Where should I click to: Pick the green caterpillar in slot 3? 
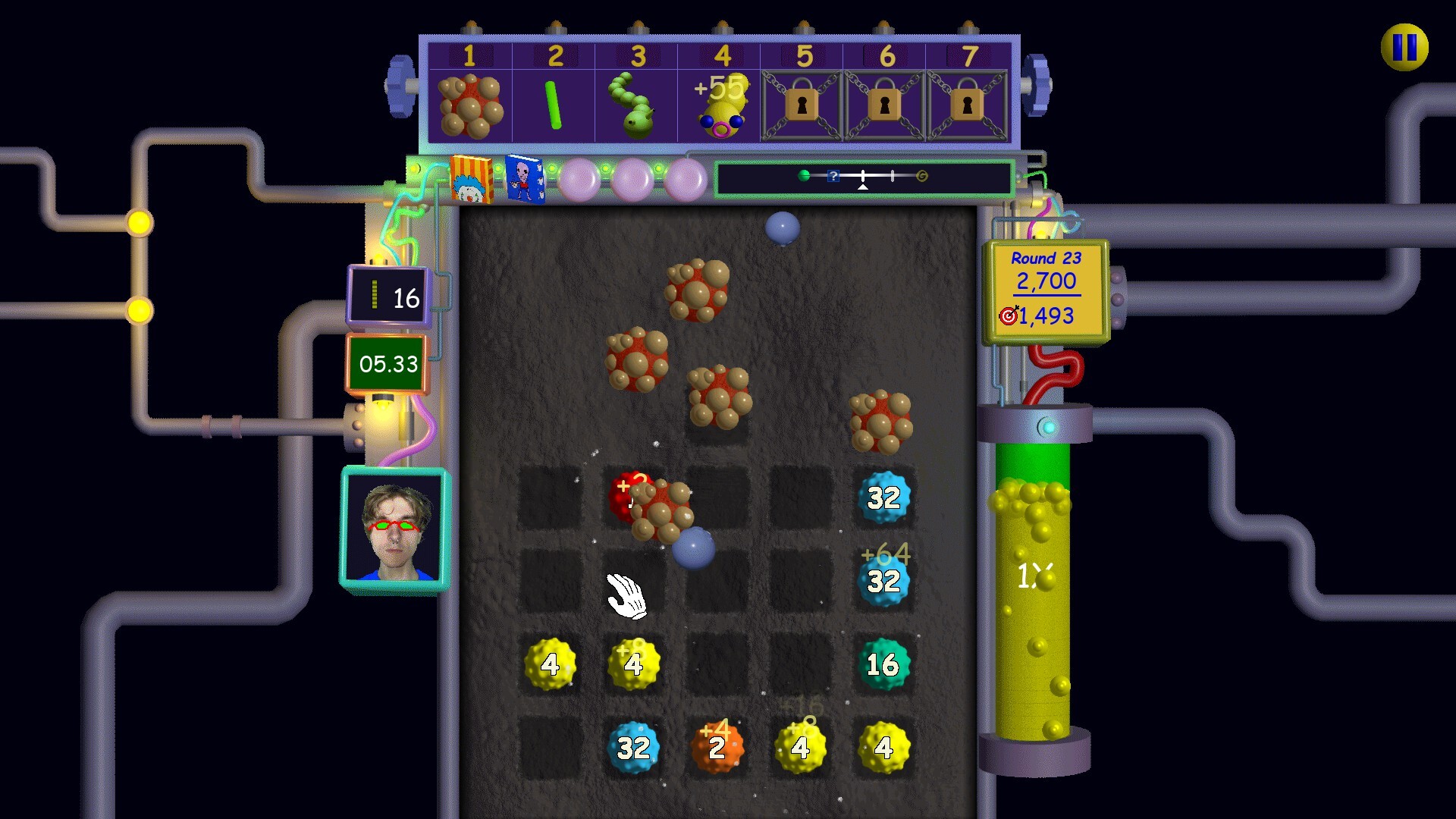pyautogui.click(x=636, y=106)
